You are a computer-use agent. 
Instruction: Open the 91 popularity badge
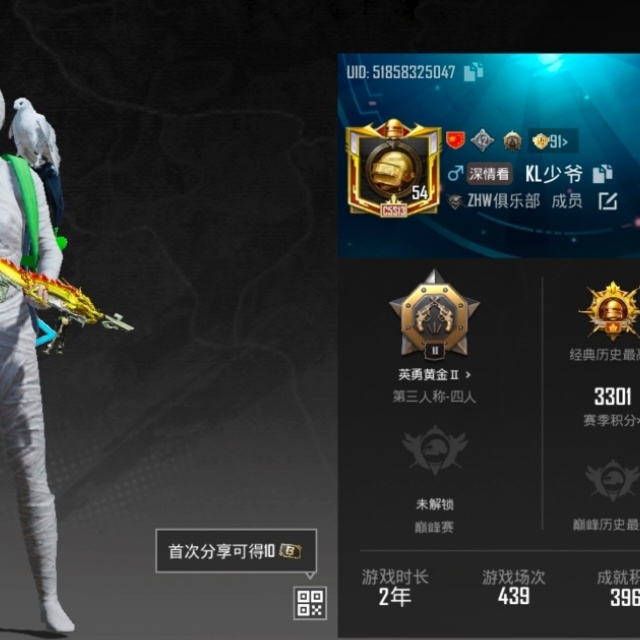coord(553,140)
